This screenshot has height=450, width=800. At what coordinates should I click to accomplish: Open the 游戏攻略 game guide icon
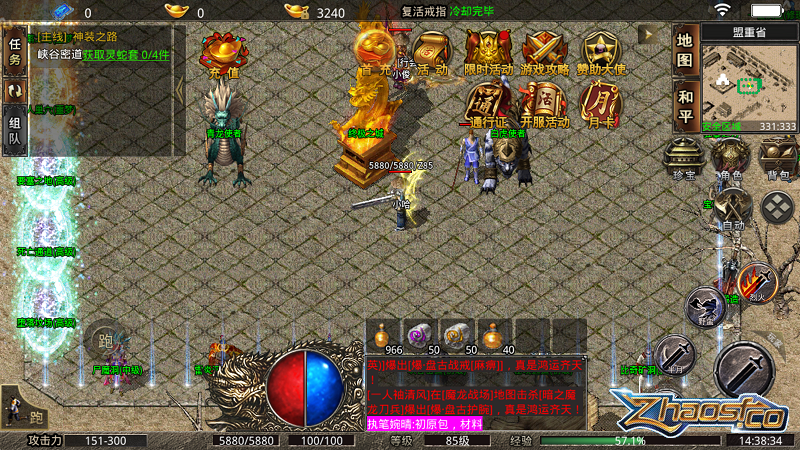[x=544, y=53]
